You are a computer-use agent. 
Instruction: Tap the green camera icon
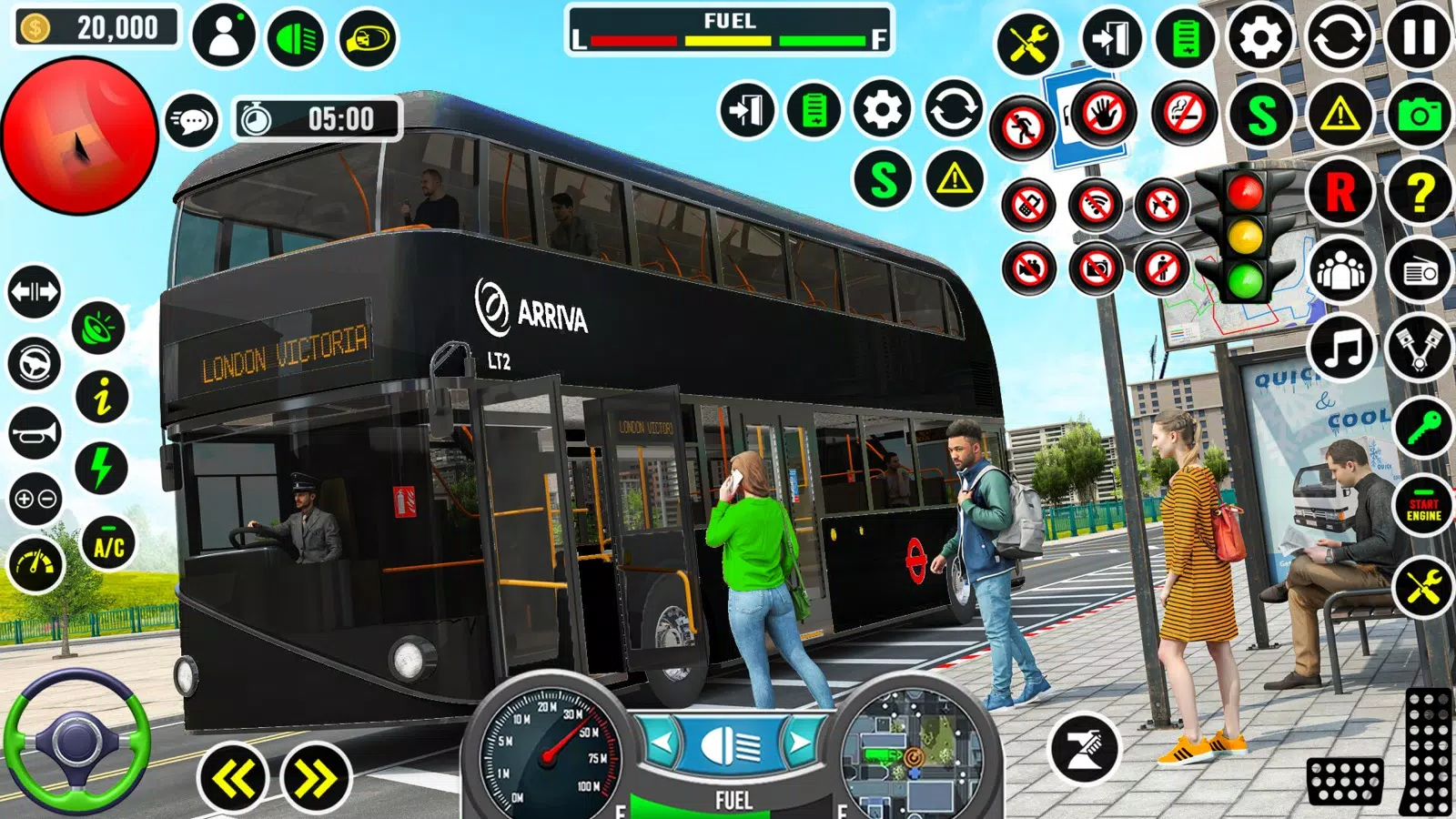[1418, 115]
